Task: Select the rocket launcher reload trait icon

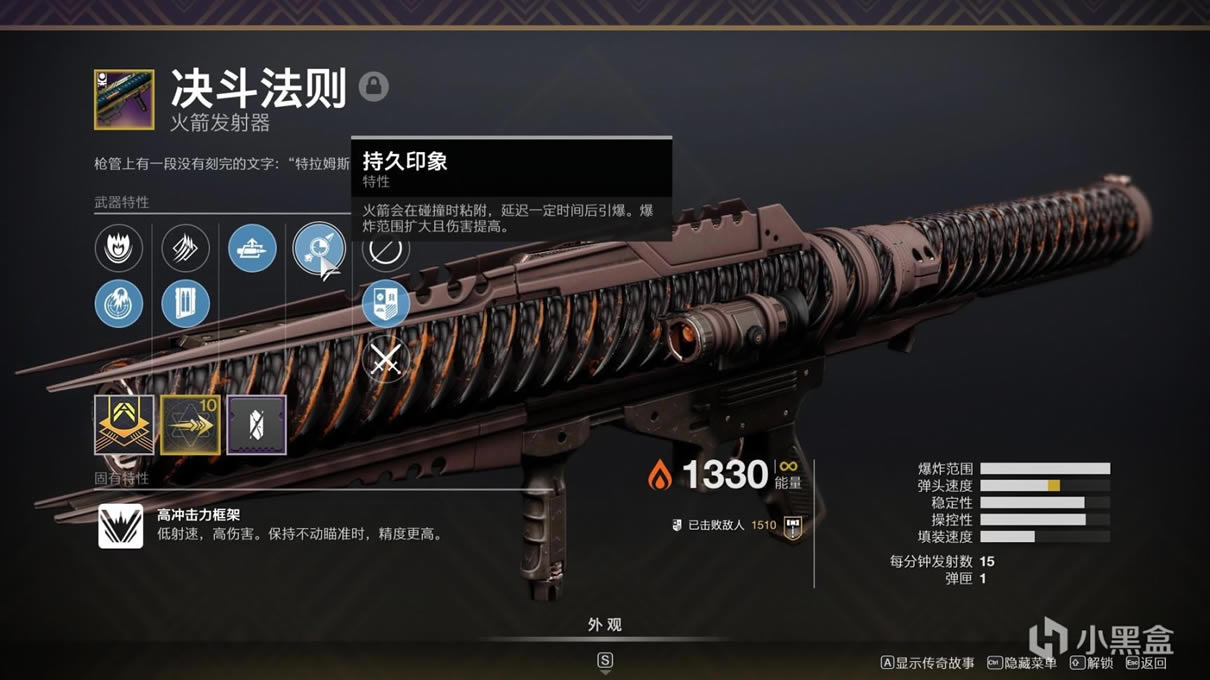Action: tap(252, 248)
